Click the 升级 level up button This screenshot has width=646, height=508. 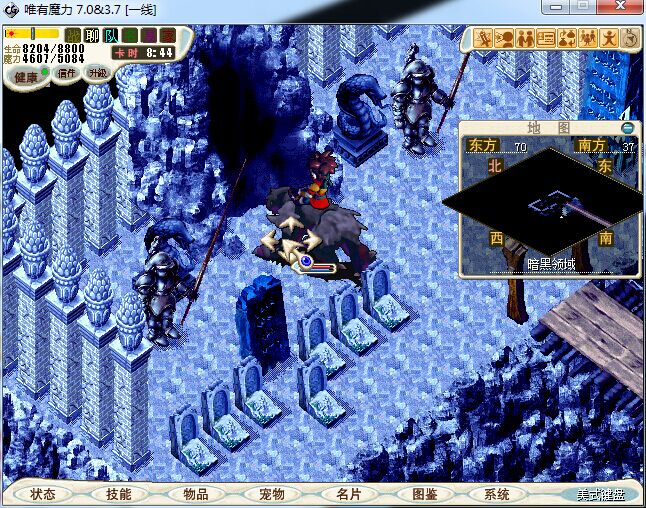[x=97, y=72]
